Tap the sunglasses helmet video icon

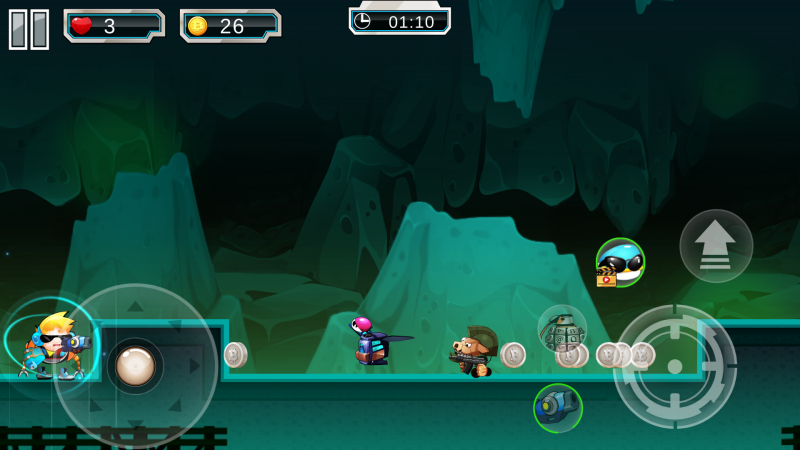620,263
